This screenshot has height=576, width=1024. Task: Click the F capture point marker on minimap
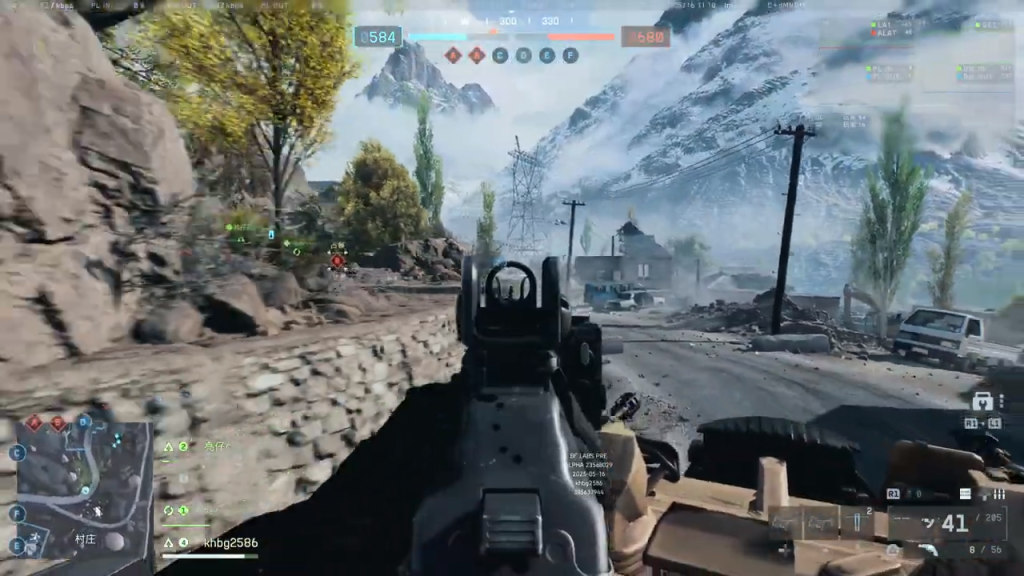pos(17,513)
